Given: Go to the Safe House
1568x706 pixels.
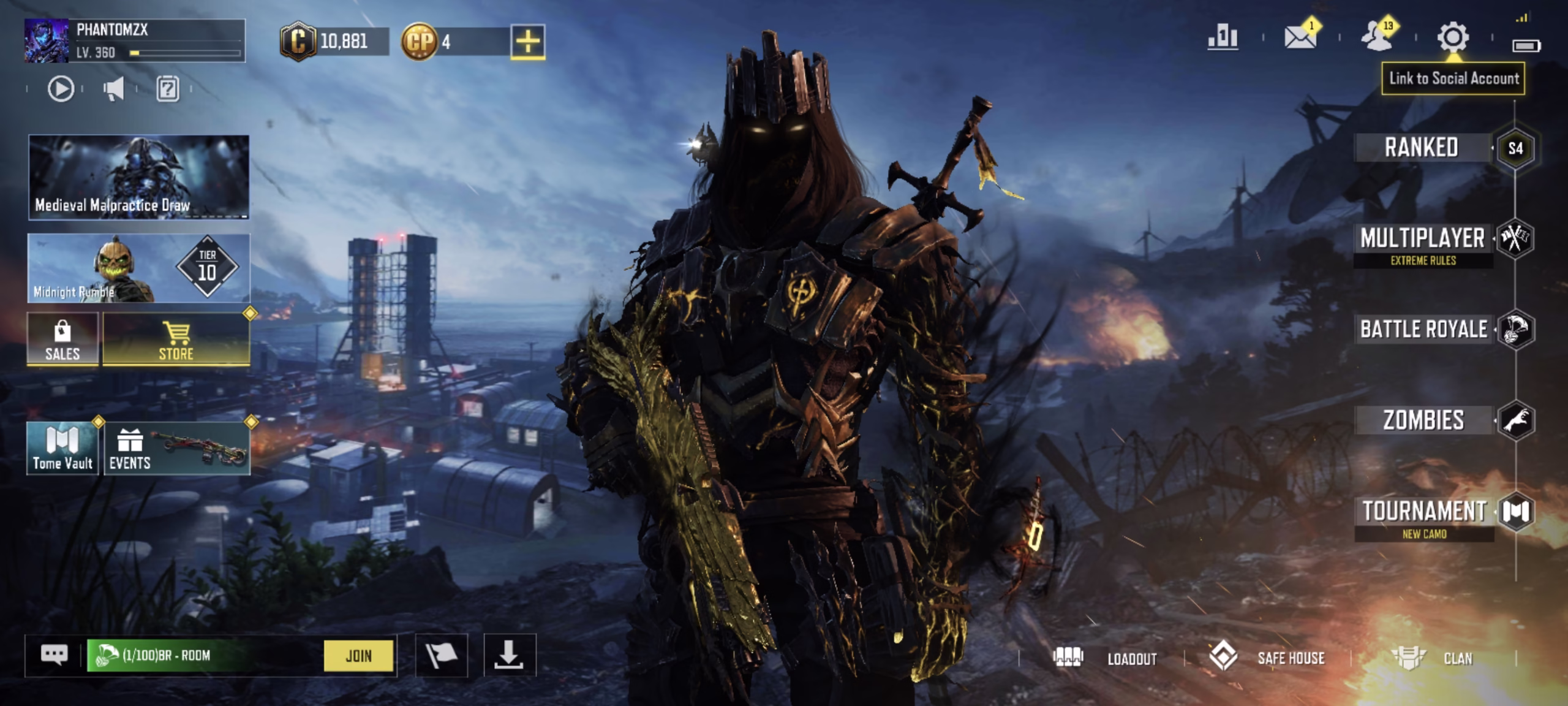Looking at the screenshot, I should point(1268,658).
